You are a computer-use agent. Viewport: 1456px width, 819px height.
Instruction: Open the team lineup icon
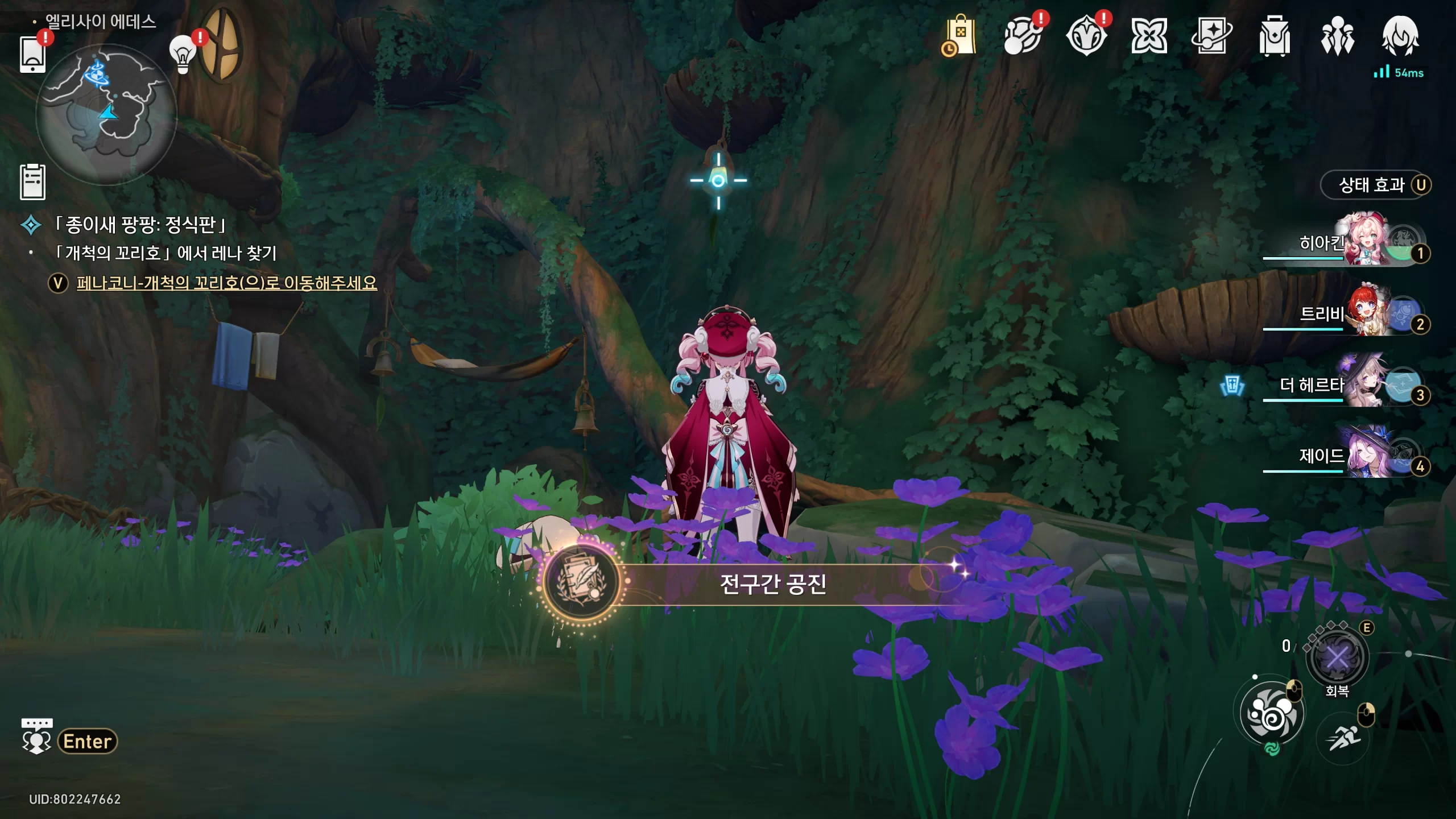[1337, 36]
